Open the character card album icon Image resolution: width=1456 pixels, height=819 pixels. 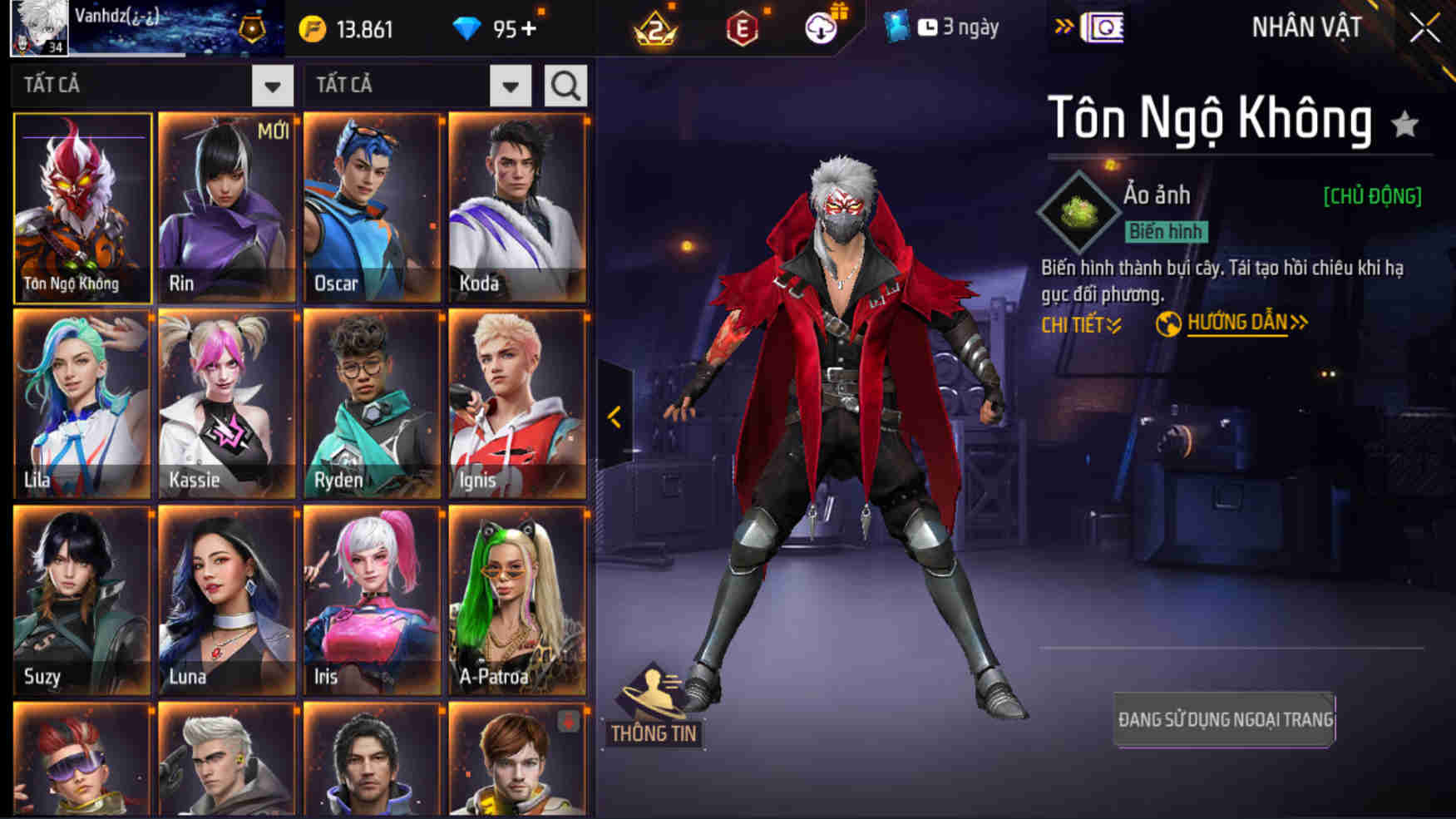click(1103, 26)
